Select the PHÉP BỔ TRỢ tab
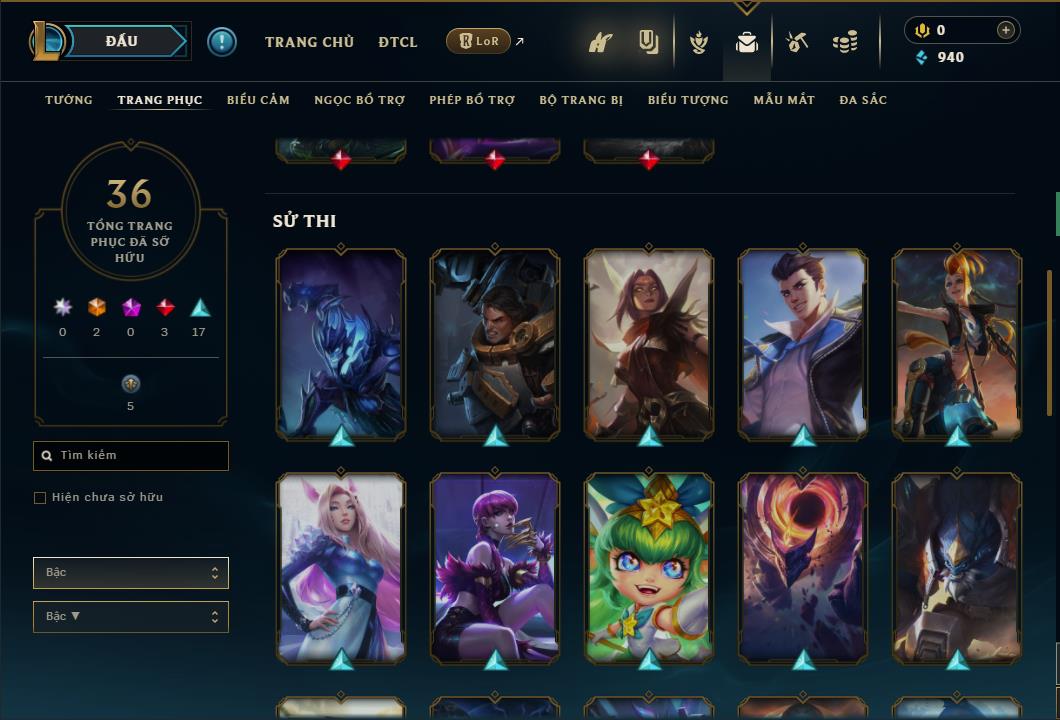The height and width of the screenshot is (720, 1060). pos(472,100)
